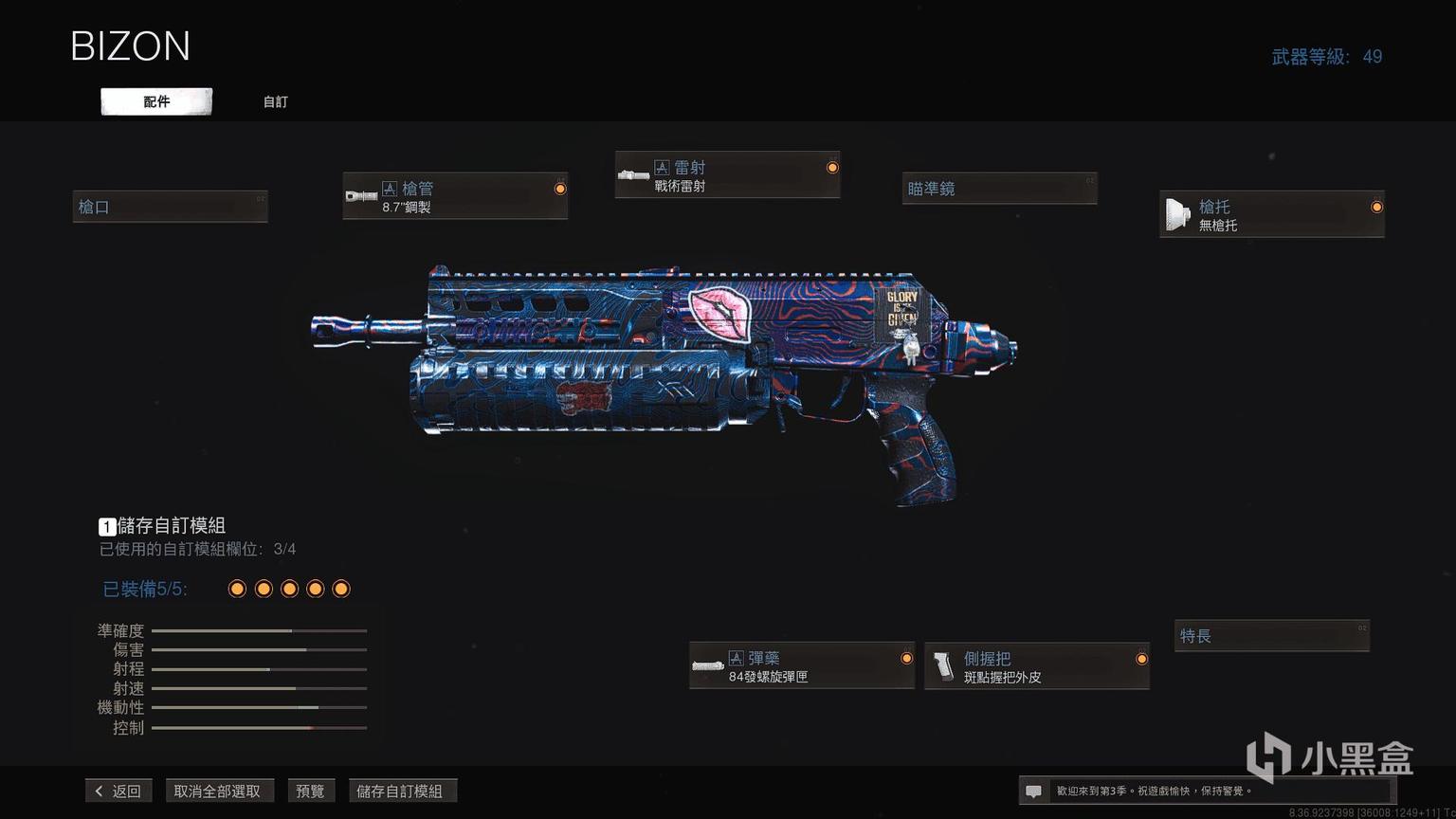
Task: Select the empty 槍口 muzzle slot
Action: tap(171, 207)
